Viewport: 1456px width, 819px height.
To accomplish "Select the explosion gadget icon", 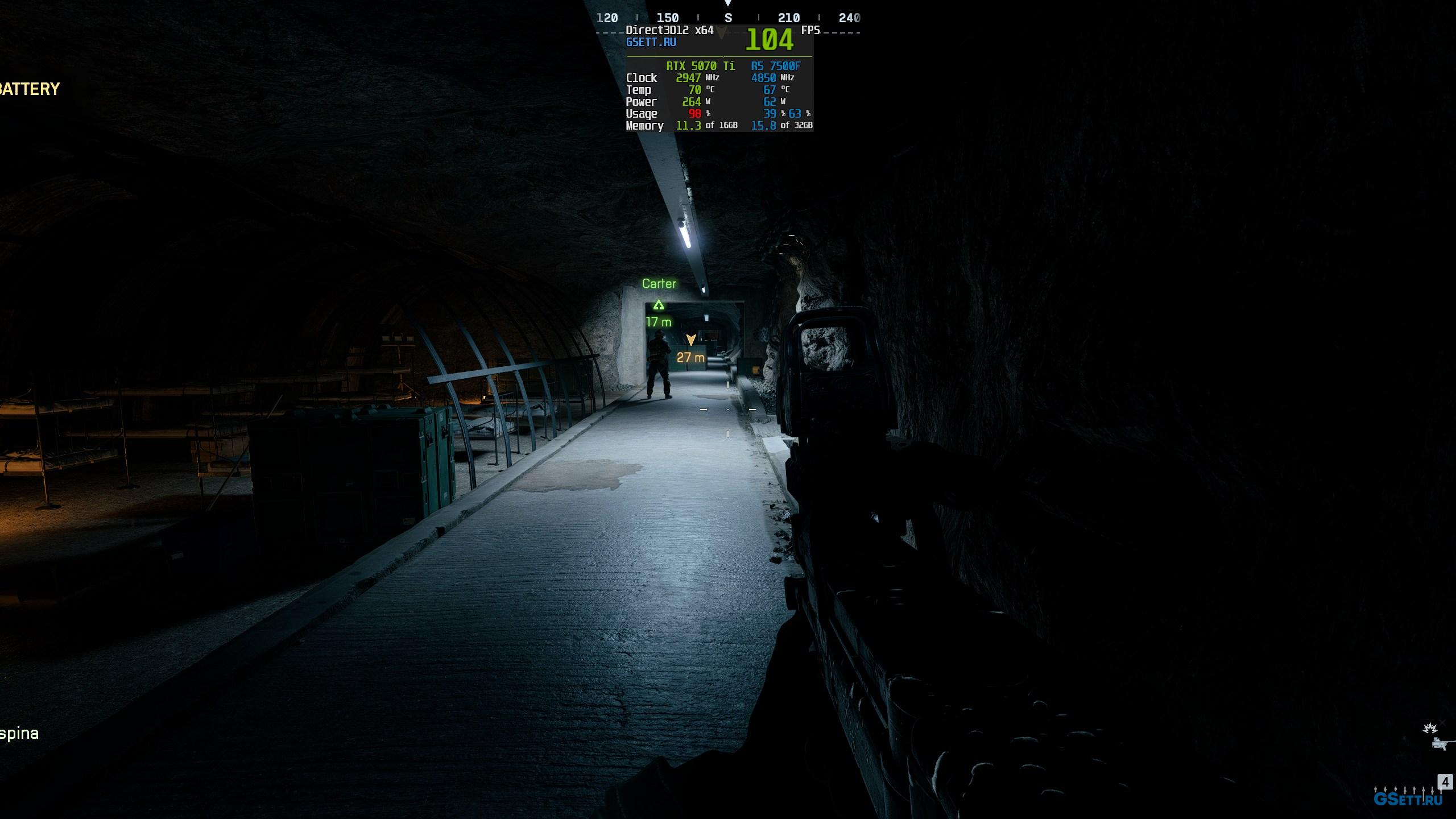I will 1430,729.
